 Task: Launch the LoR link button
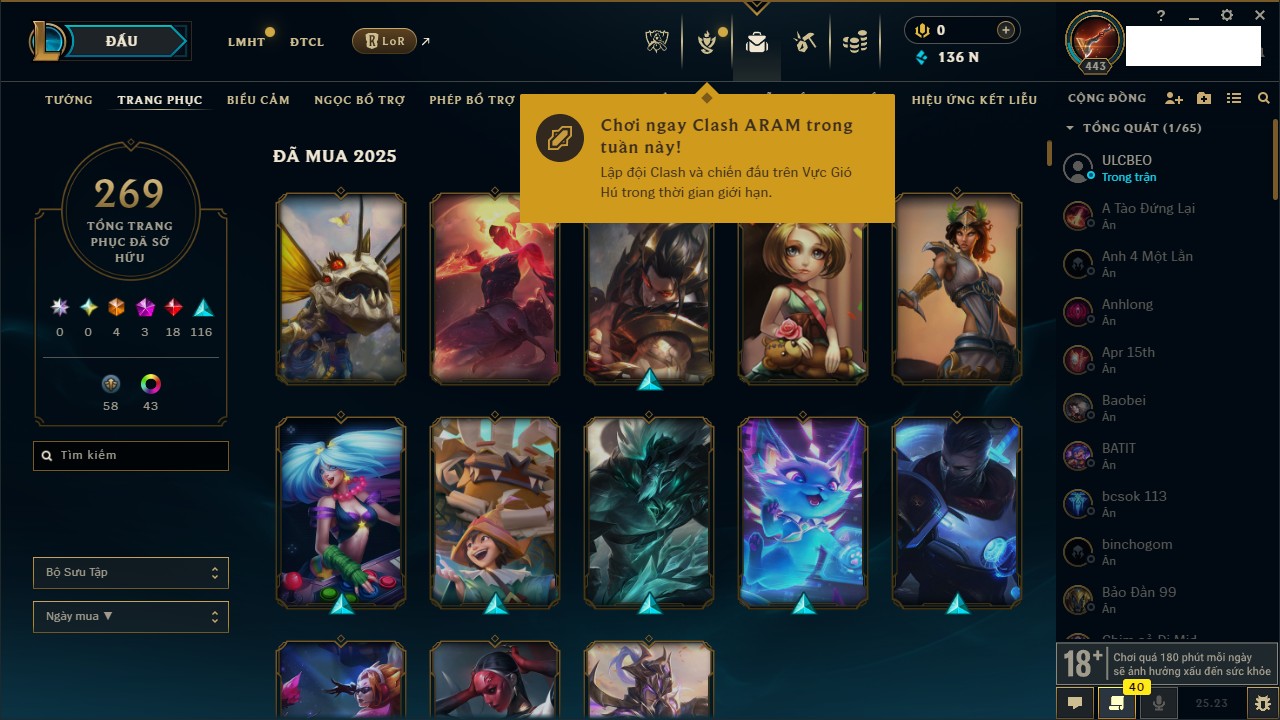[x=384, y=41]
